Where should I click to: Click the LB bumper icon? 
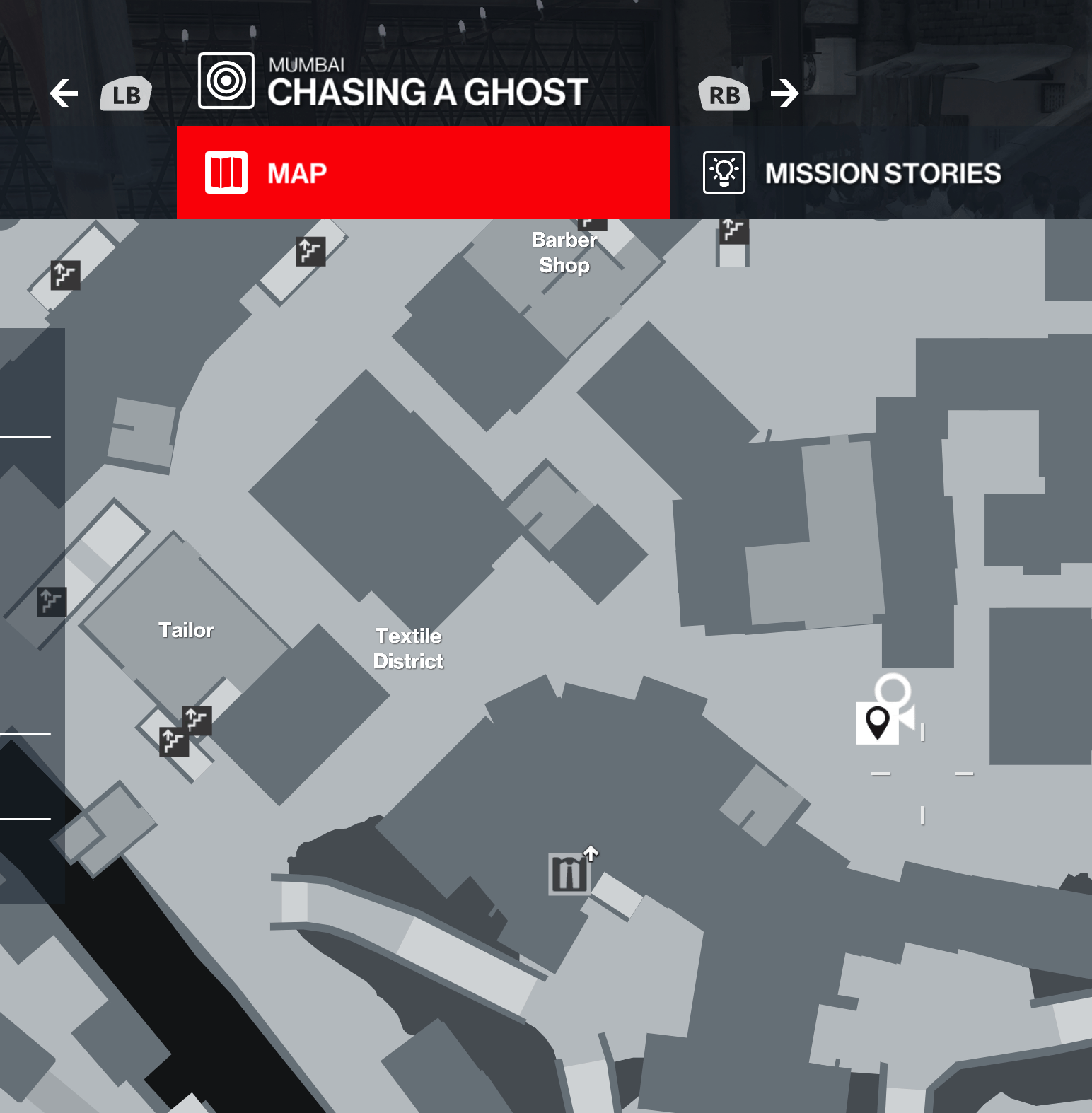(124, 93)
